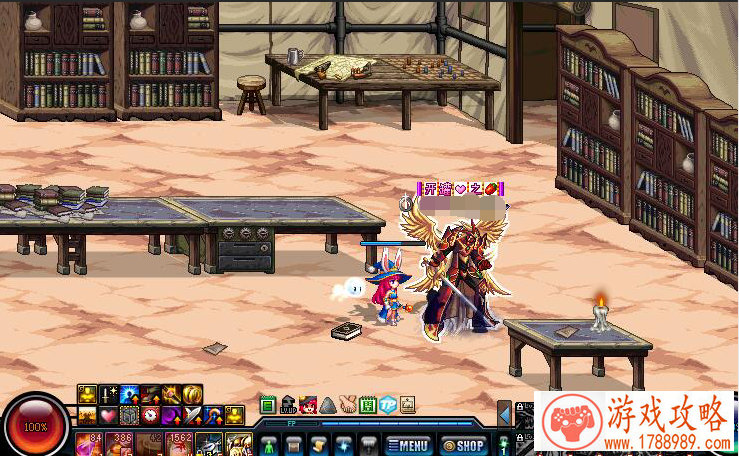This screenshot has width=739, height=456.
Task: Use the quick slot item with count 386
Action: 121,443
